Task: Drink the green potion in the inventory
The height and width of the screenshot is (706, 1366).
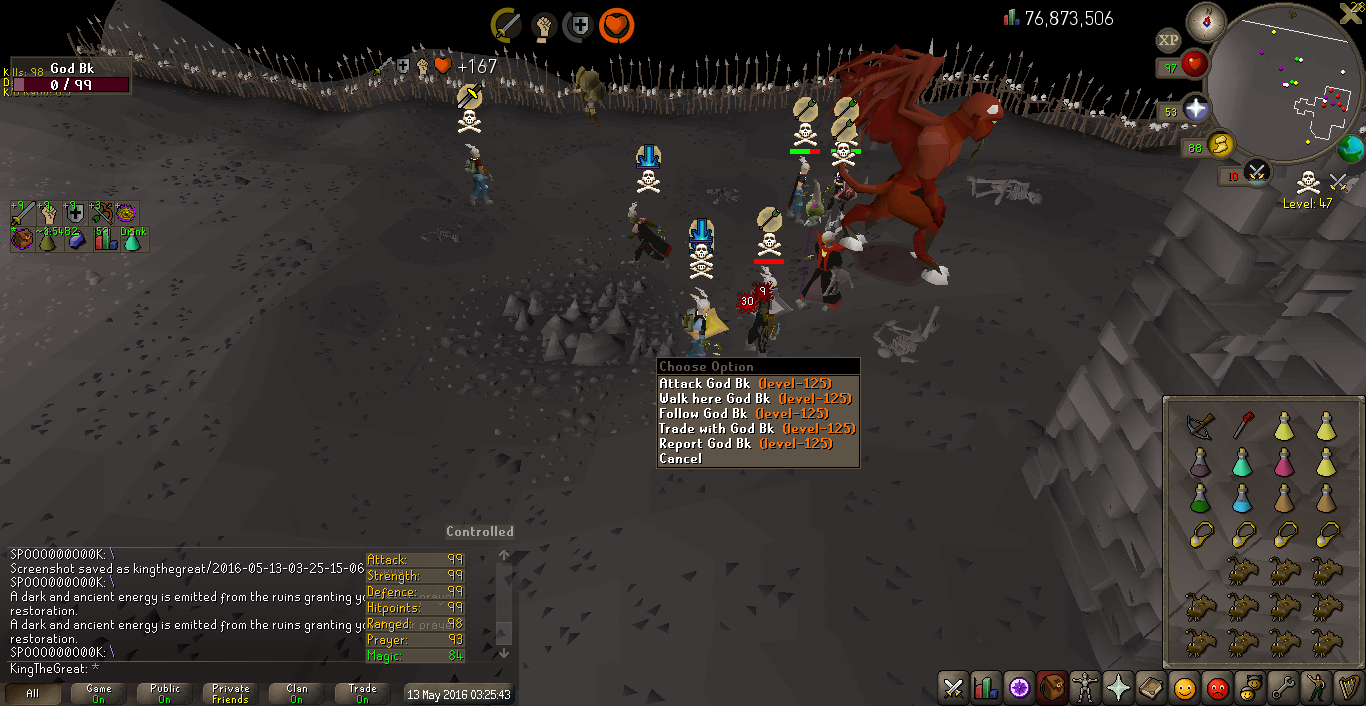Action: (1199, 497)
